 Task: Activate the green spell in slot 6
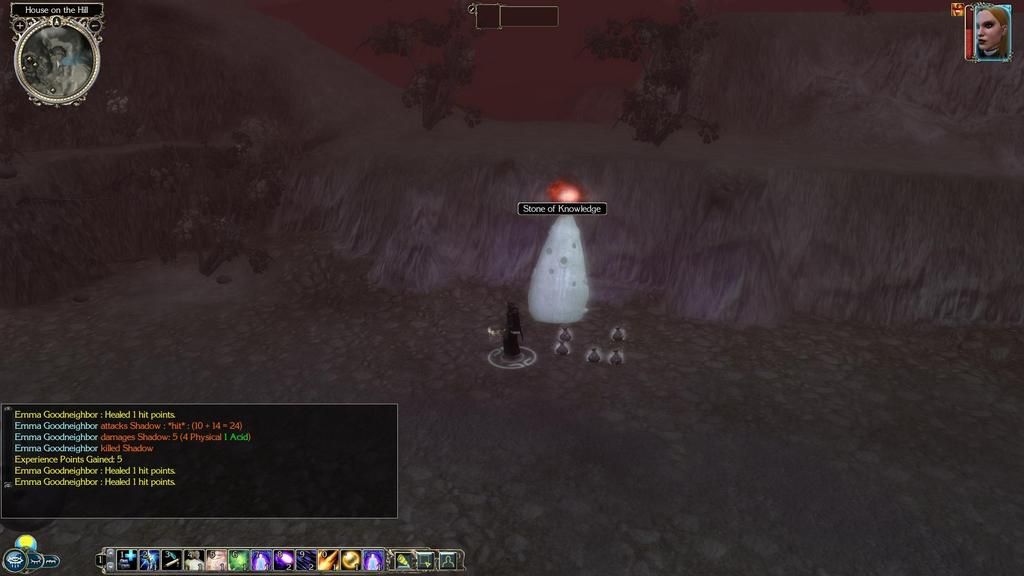coord(238,560)
